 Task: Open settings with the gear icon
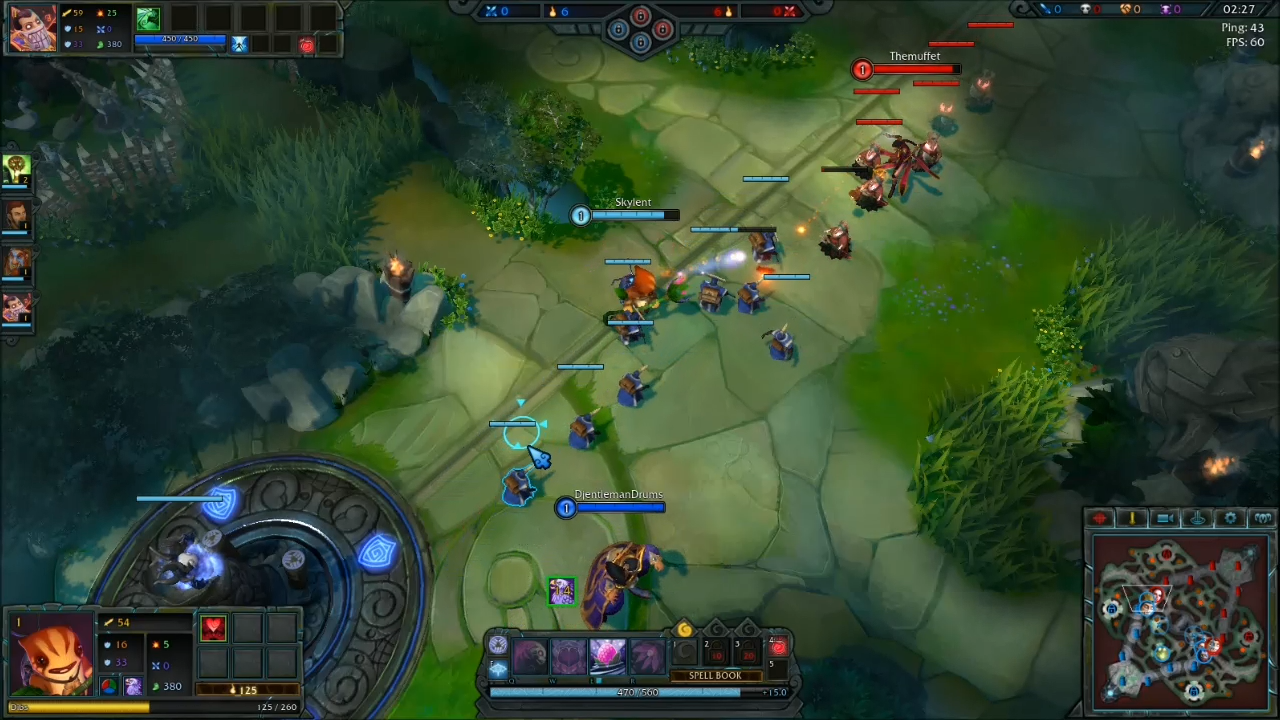pyautogui.click(x=1231, y=518)
